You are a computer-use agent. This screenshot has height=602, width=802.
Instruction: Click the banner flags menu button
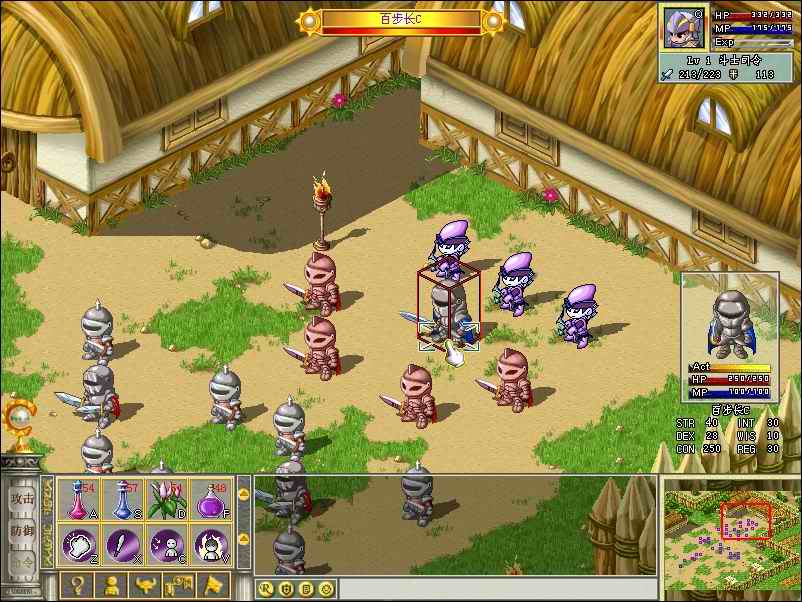[180, 585]
